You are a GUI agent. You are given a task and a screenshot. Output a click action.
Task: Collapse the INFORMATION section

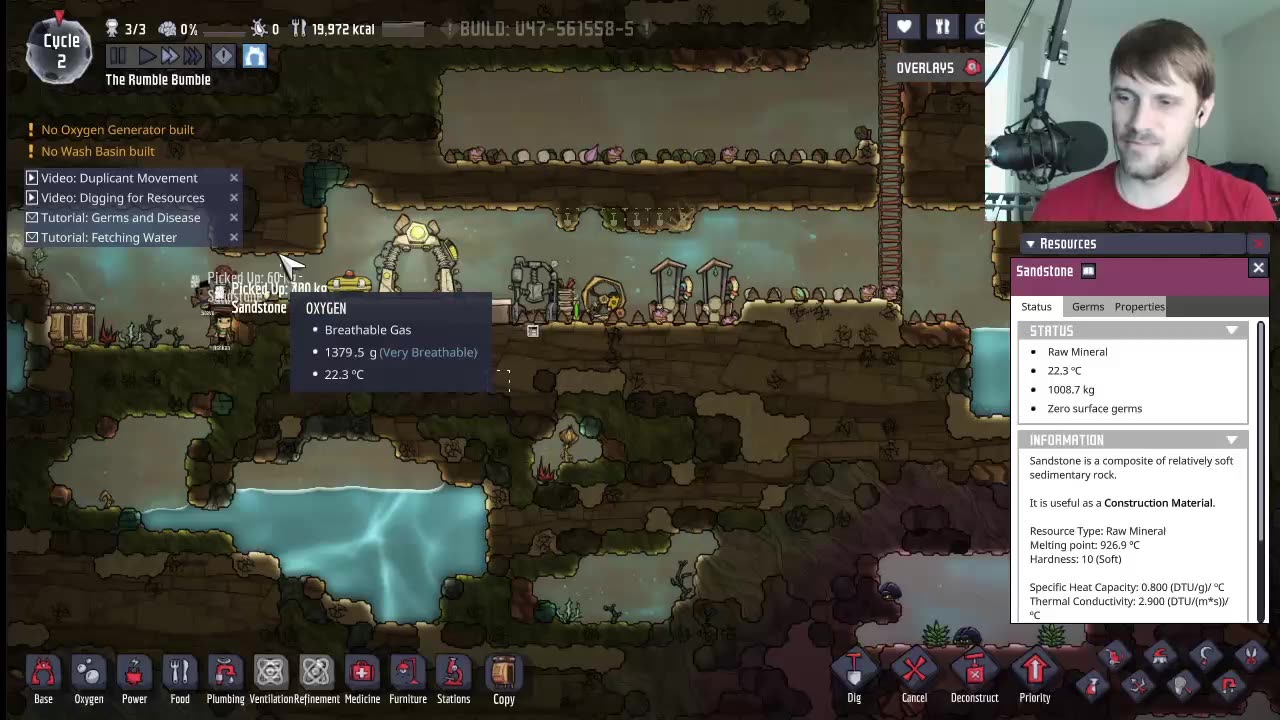click(x=1232, y=440)
